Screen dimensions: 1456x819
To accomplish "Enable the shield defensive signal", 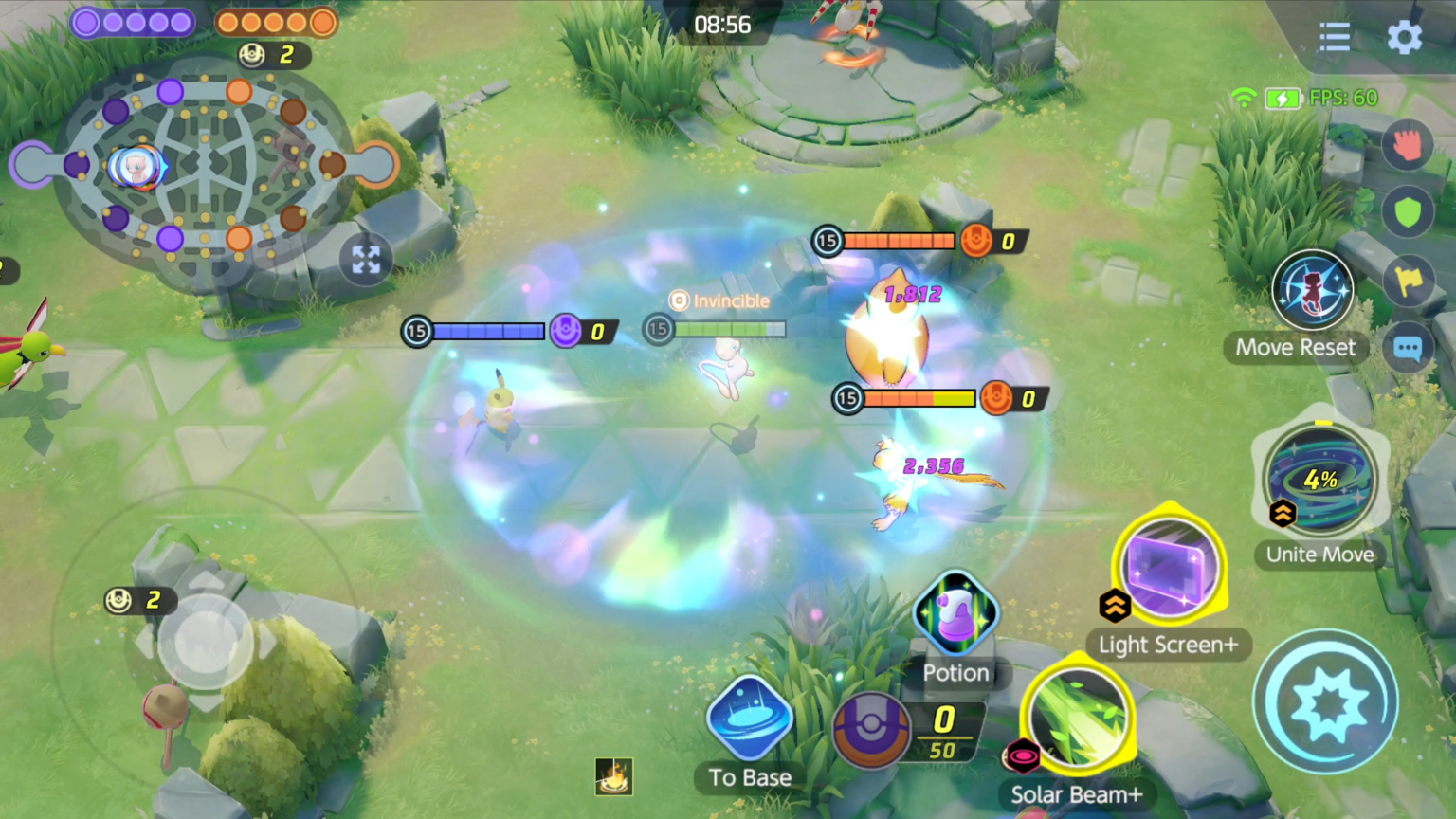I will coord(1409,210).
